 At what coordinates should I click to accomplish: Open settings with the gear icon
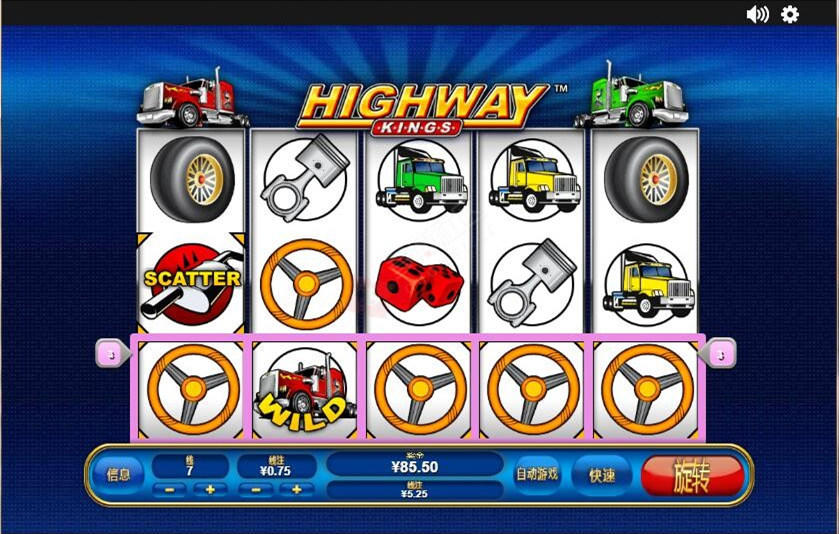[790, 14]
